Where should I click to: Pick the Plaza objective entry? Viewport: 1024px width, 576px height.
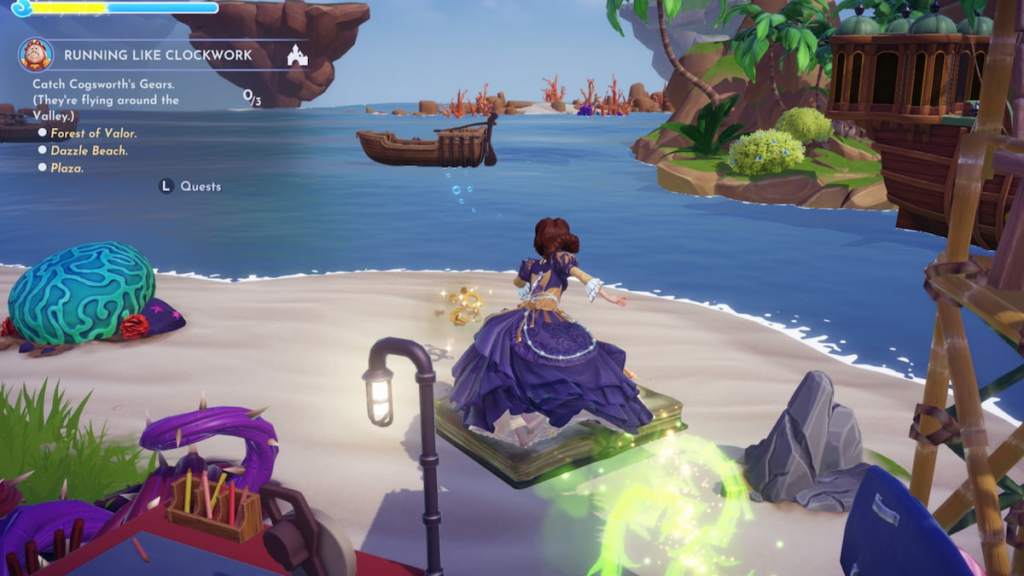pos(67,168)
